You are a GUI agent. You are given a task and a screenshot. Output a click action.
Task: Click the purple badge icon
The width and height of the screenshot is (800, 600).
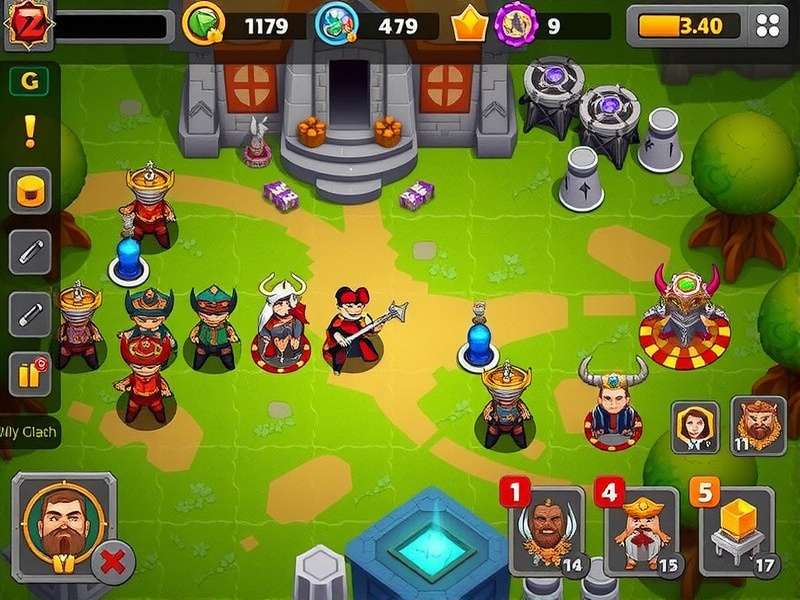click(516, 24)
